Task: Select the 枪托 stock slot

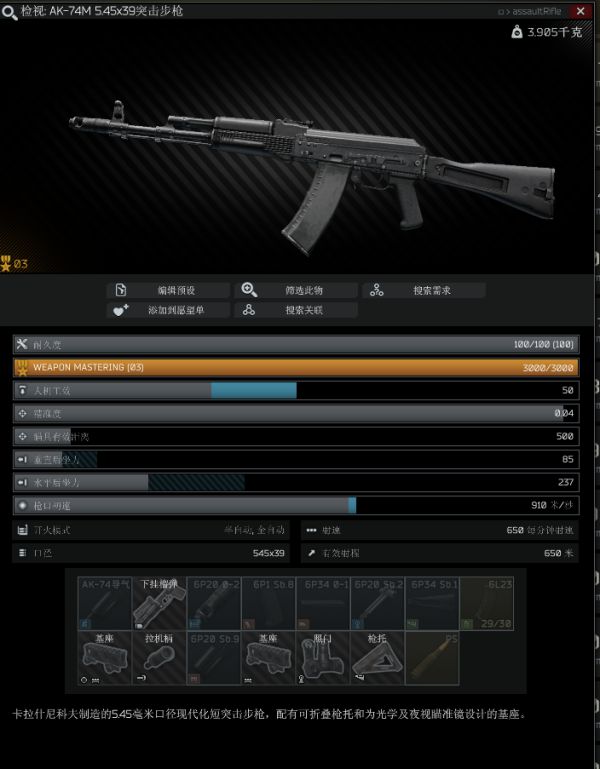Action: 377,658
